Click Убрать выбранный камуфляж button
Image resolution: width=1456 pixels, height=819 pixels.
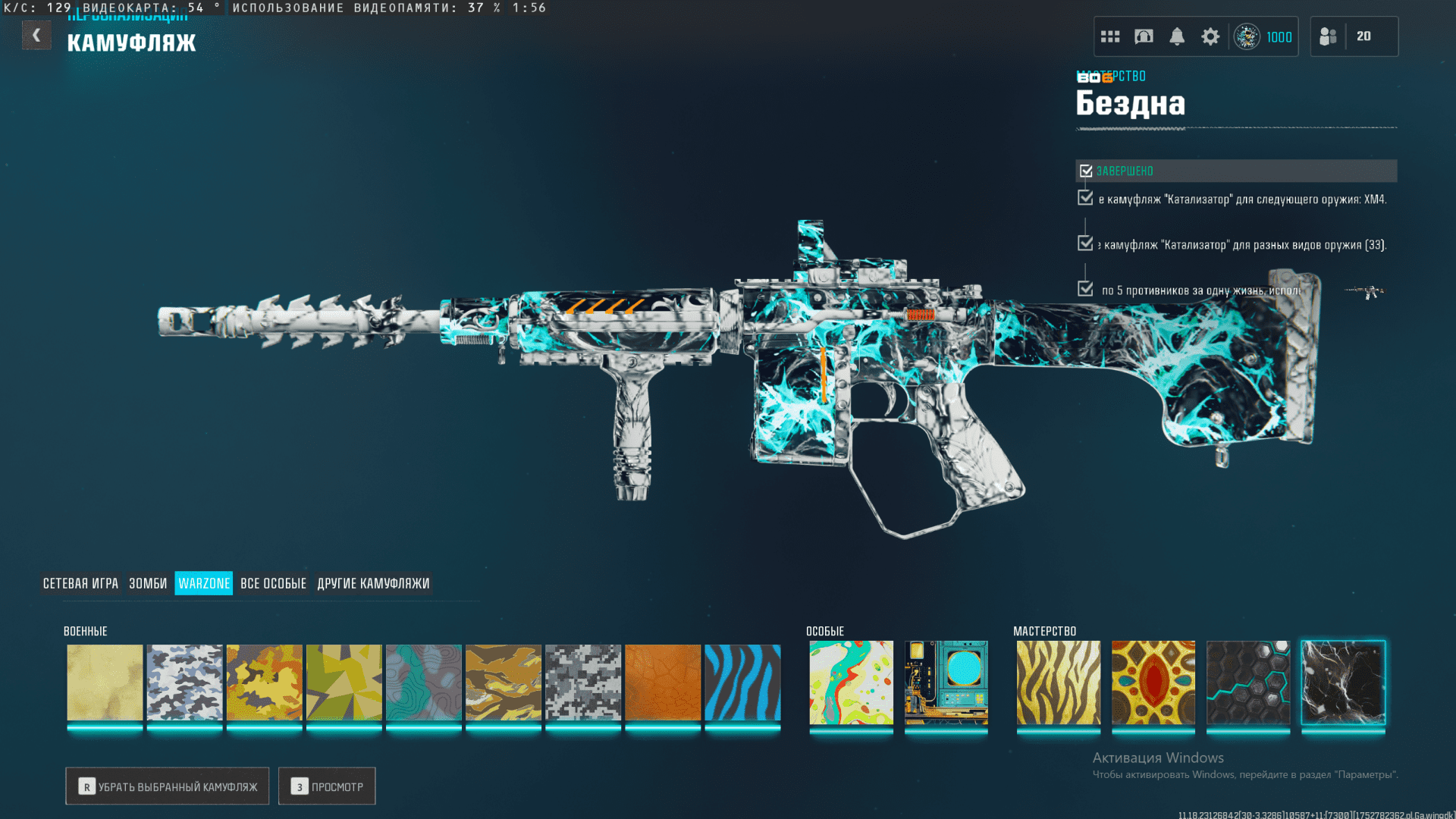point(168,786)
